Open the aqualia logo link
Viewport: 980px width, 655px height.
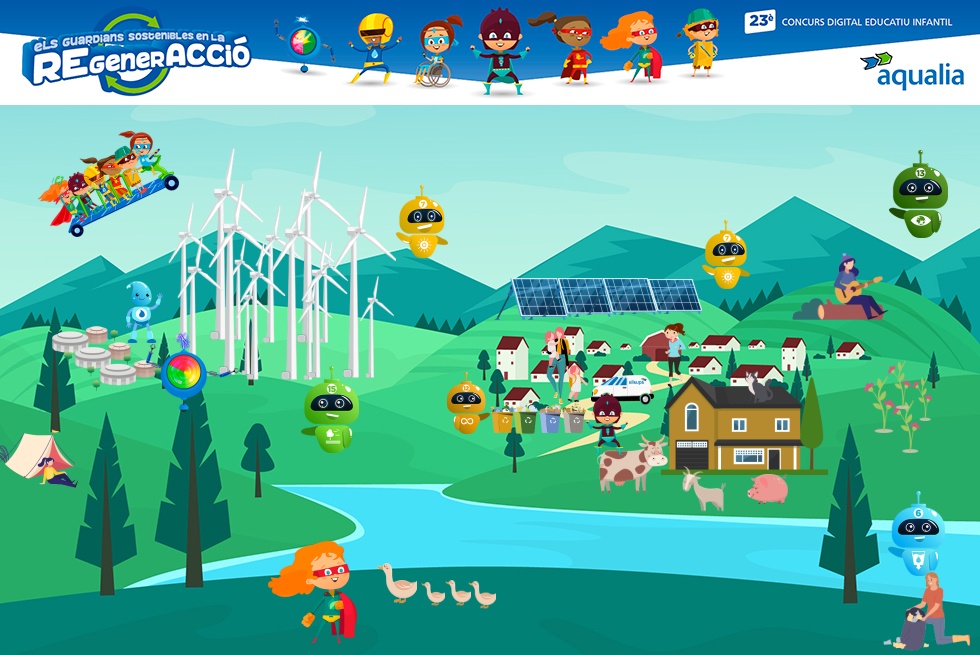pyautogui.click(x=911, y=70)
